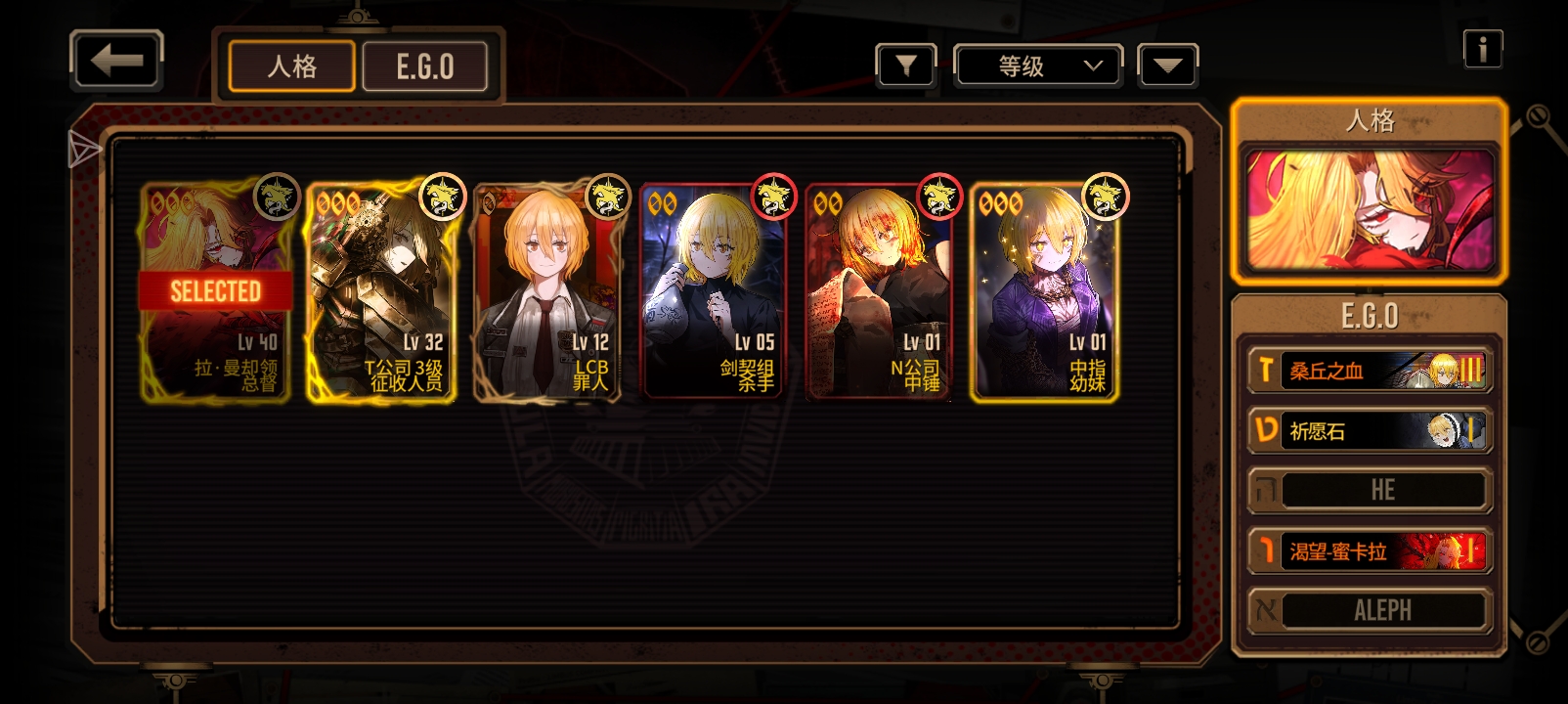Open the 祈愿石 E.G.O slot

(1369, 431)
